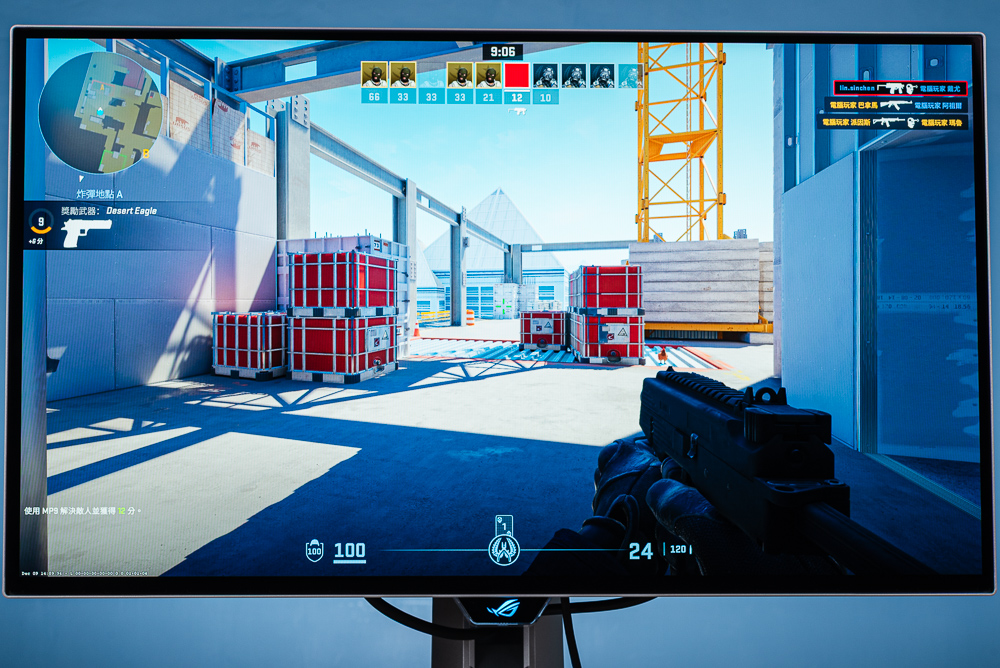Click the armor shield icon
1000x668 pixels.
314,550
